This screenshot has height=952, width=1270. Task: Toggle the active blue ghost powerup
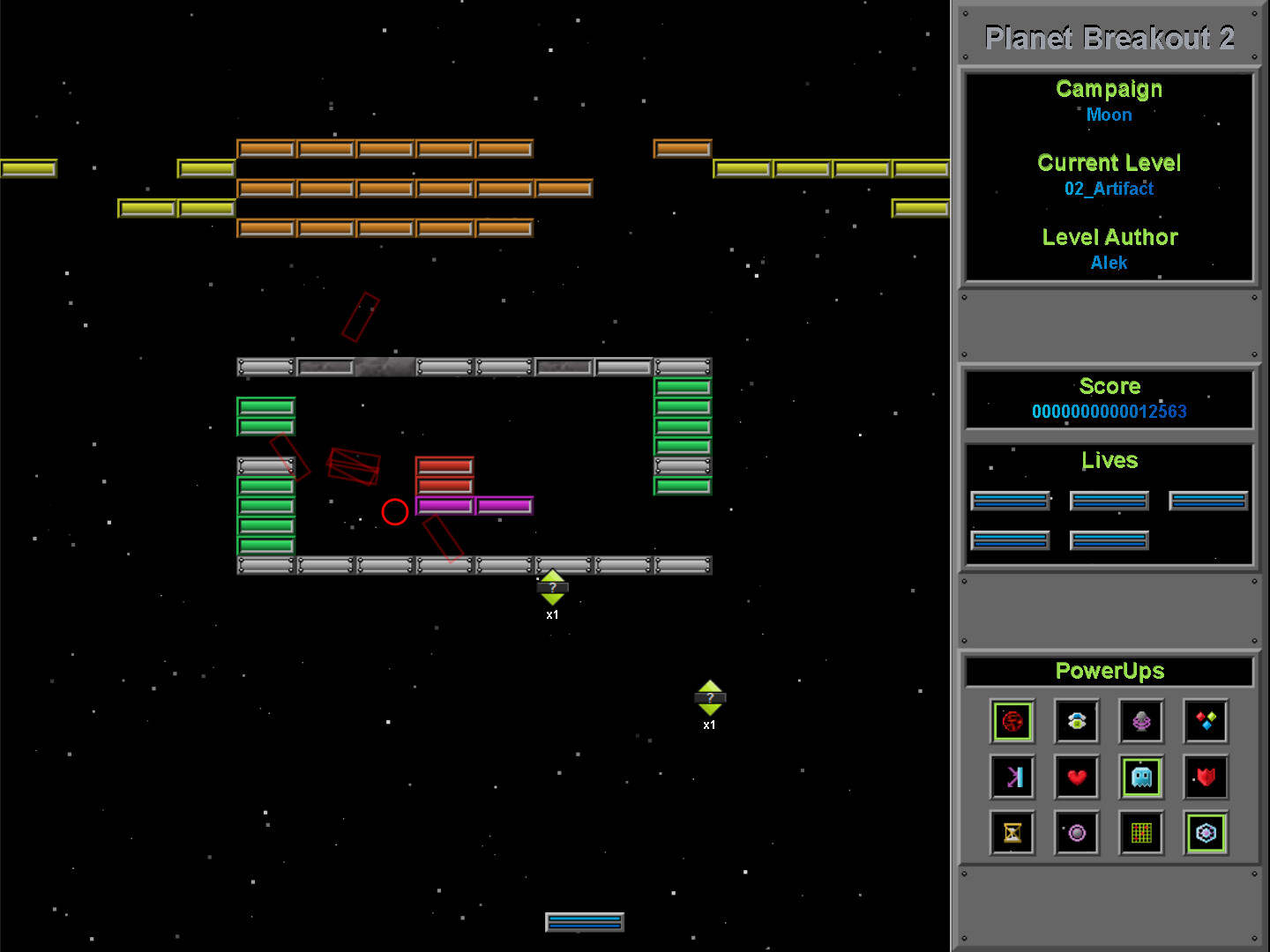tap(1141, 777)
